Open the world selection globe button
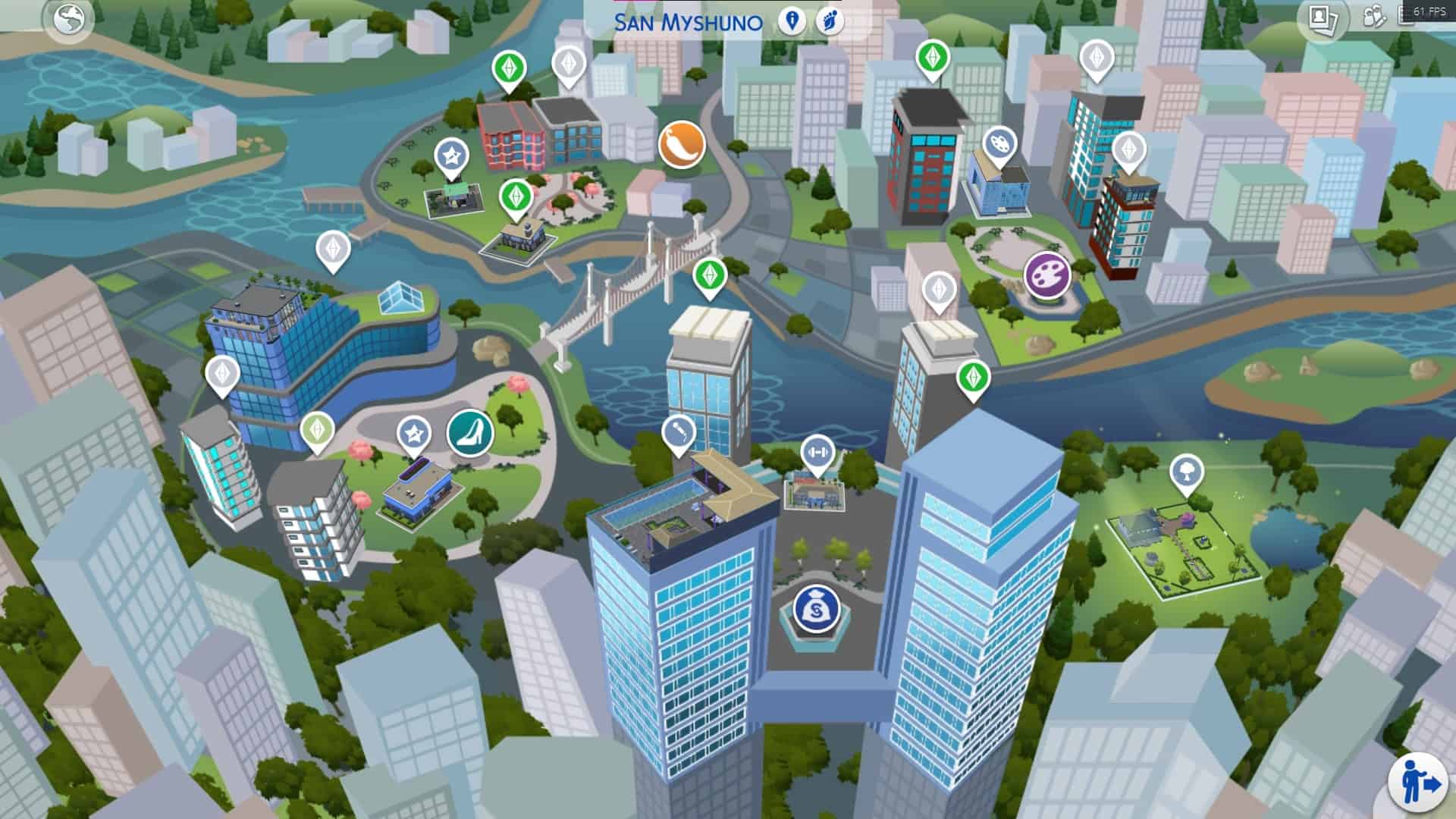This screenshot has height=819, width=1456. tap(68, 20)
